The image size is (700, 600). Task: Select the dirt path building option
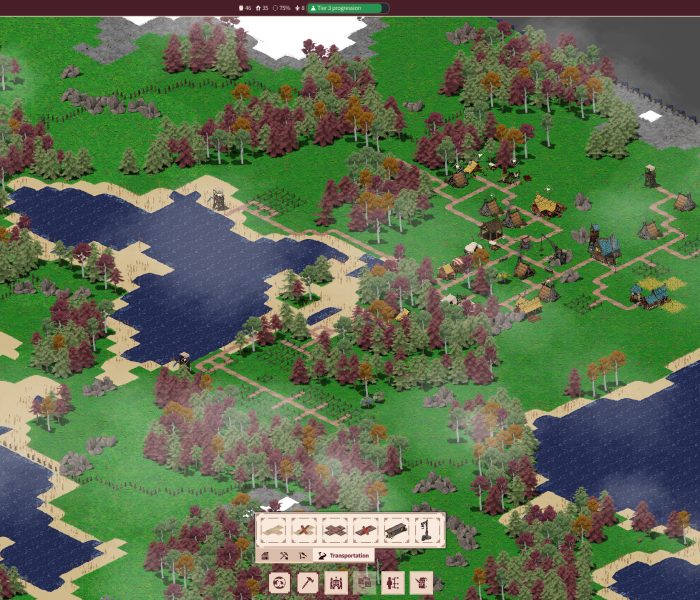(x=274, y=530)
